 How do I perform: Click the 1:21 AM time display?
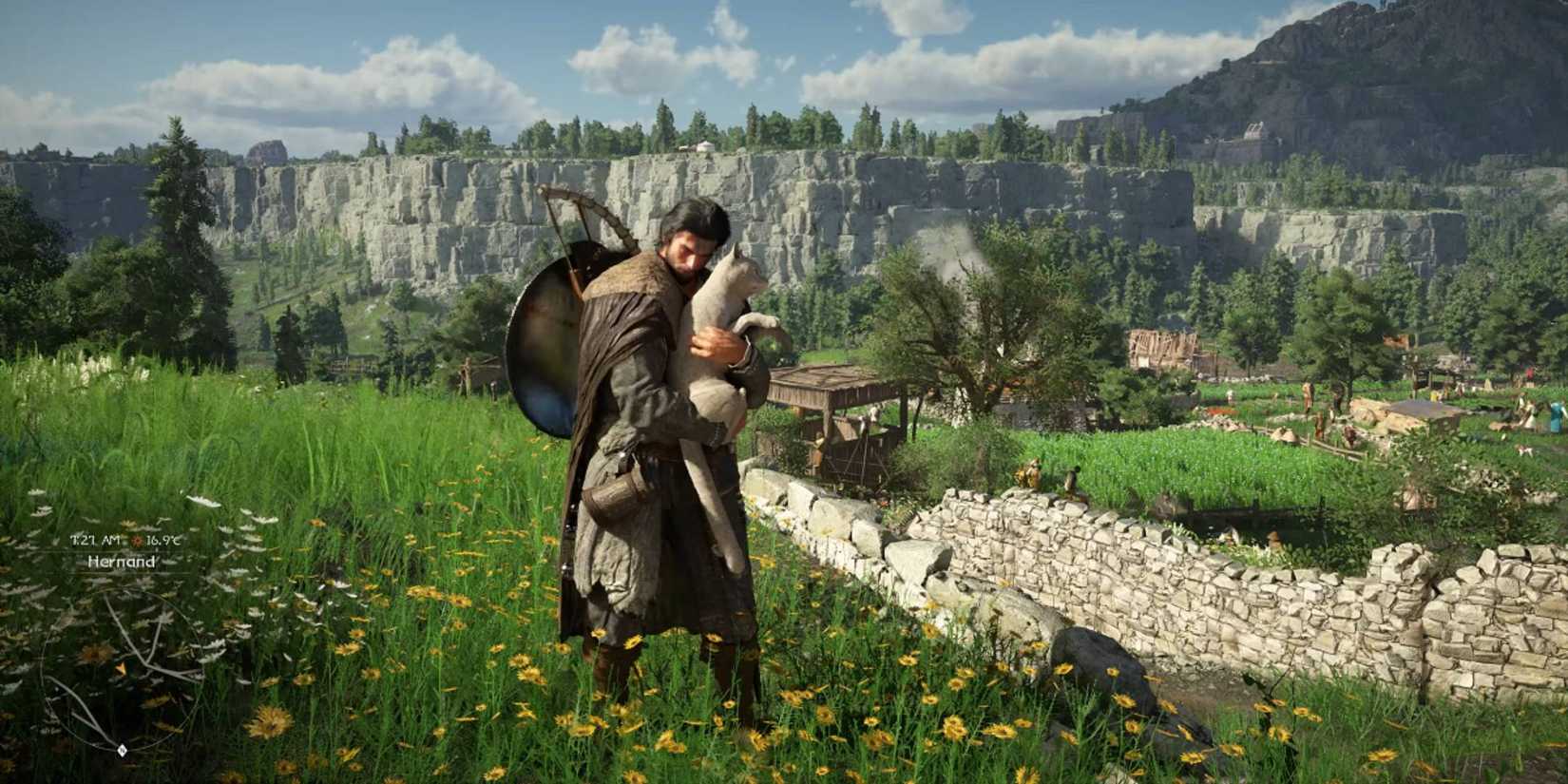point(94,540)
